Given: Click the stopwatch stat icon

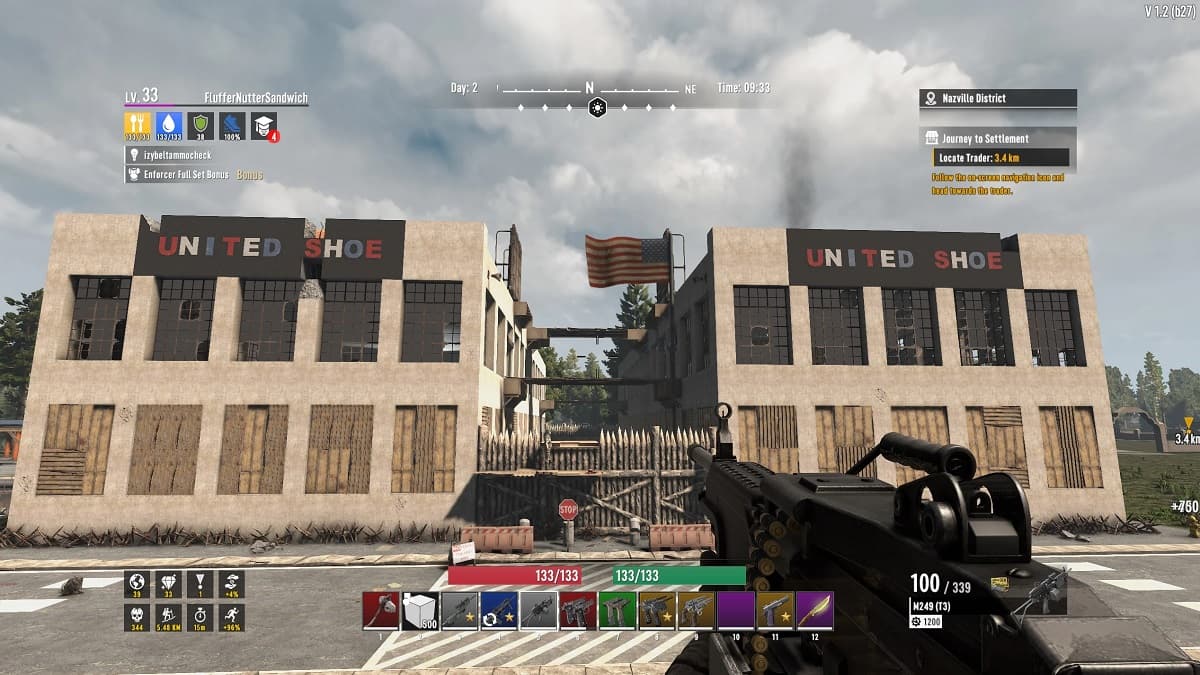Looking at the screenshot, I should pos(200,616).
